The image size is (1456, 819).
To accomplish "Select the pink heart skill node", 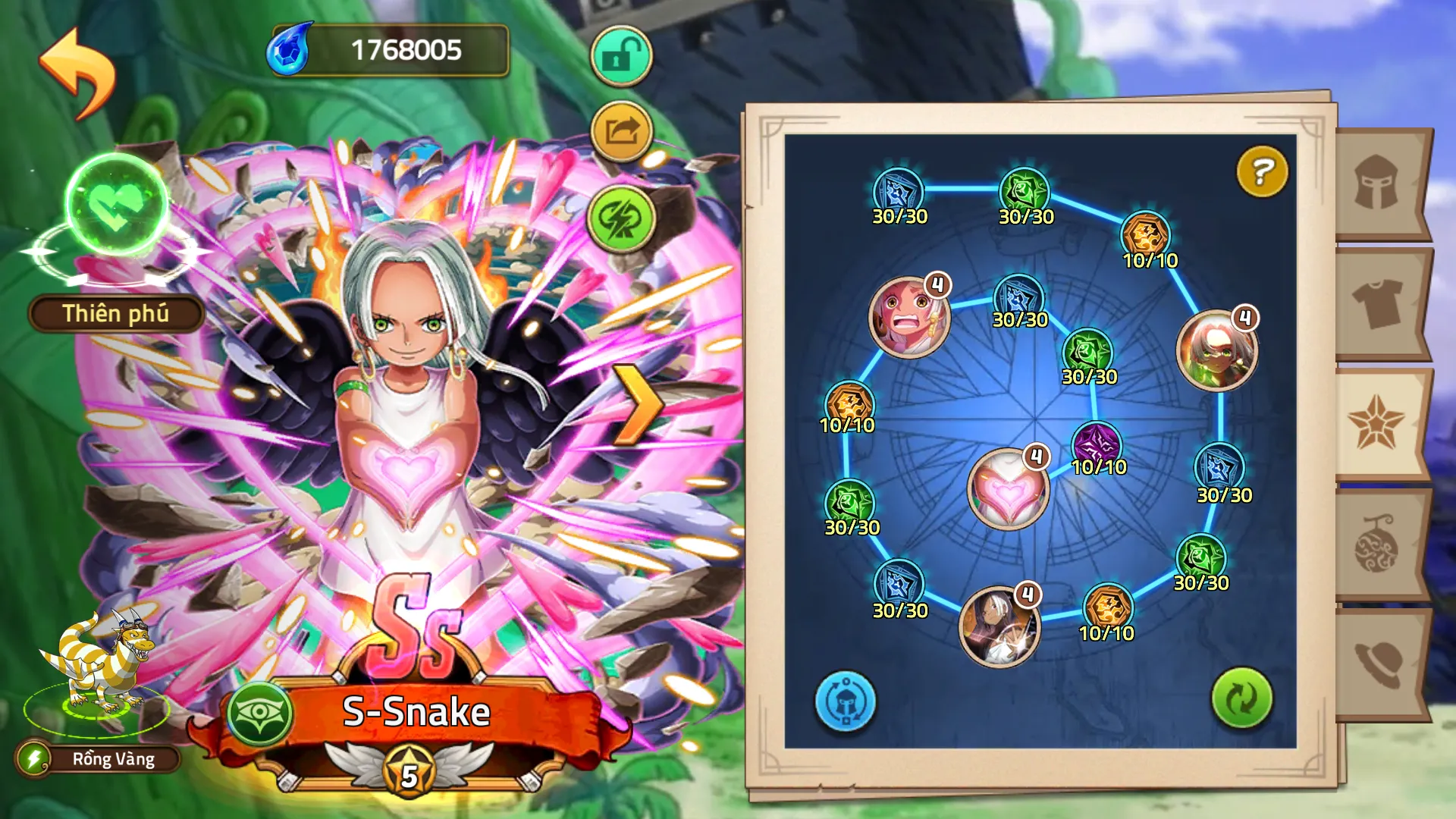I will 1008,489.
